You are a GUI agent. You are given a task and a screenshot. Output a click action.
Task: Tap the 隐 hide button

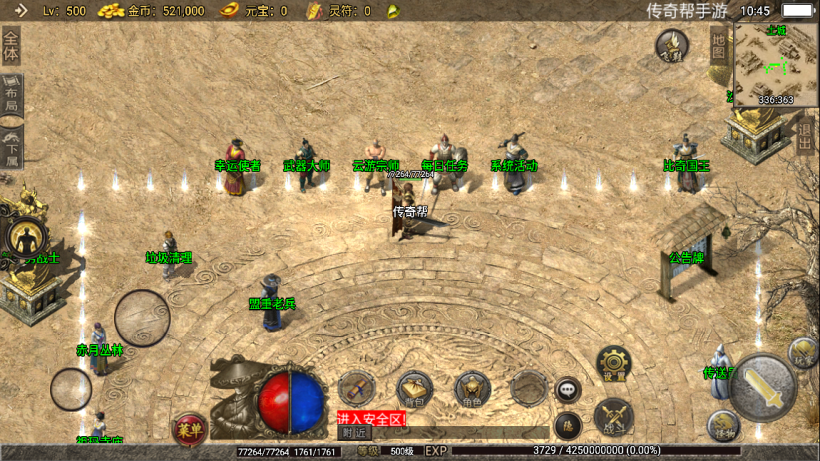pos(568,425)
